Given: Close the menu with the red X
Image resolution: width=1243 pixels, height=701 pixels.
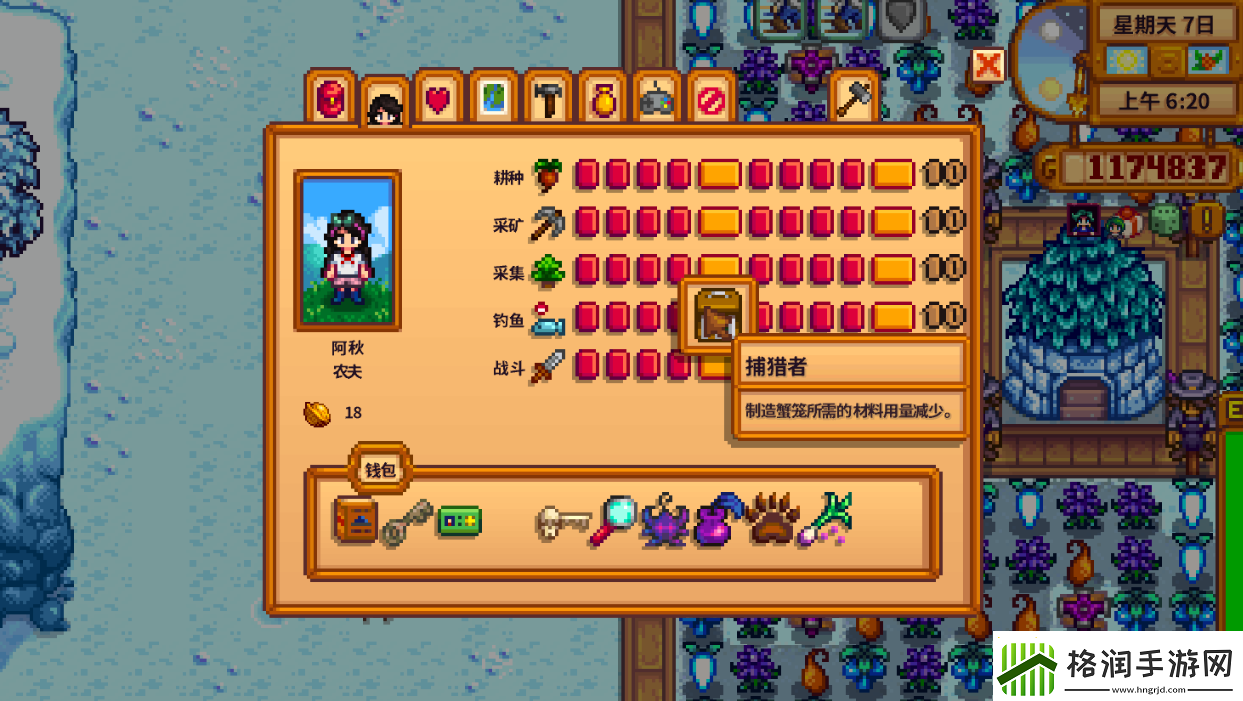Looking at the screenshot, I should [x=988, y=66].
